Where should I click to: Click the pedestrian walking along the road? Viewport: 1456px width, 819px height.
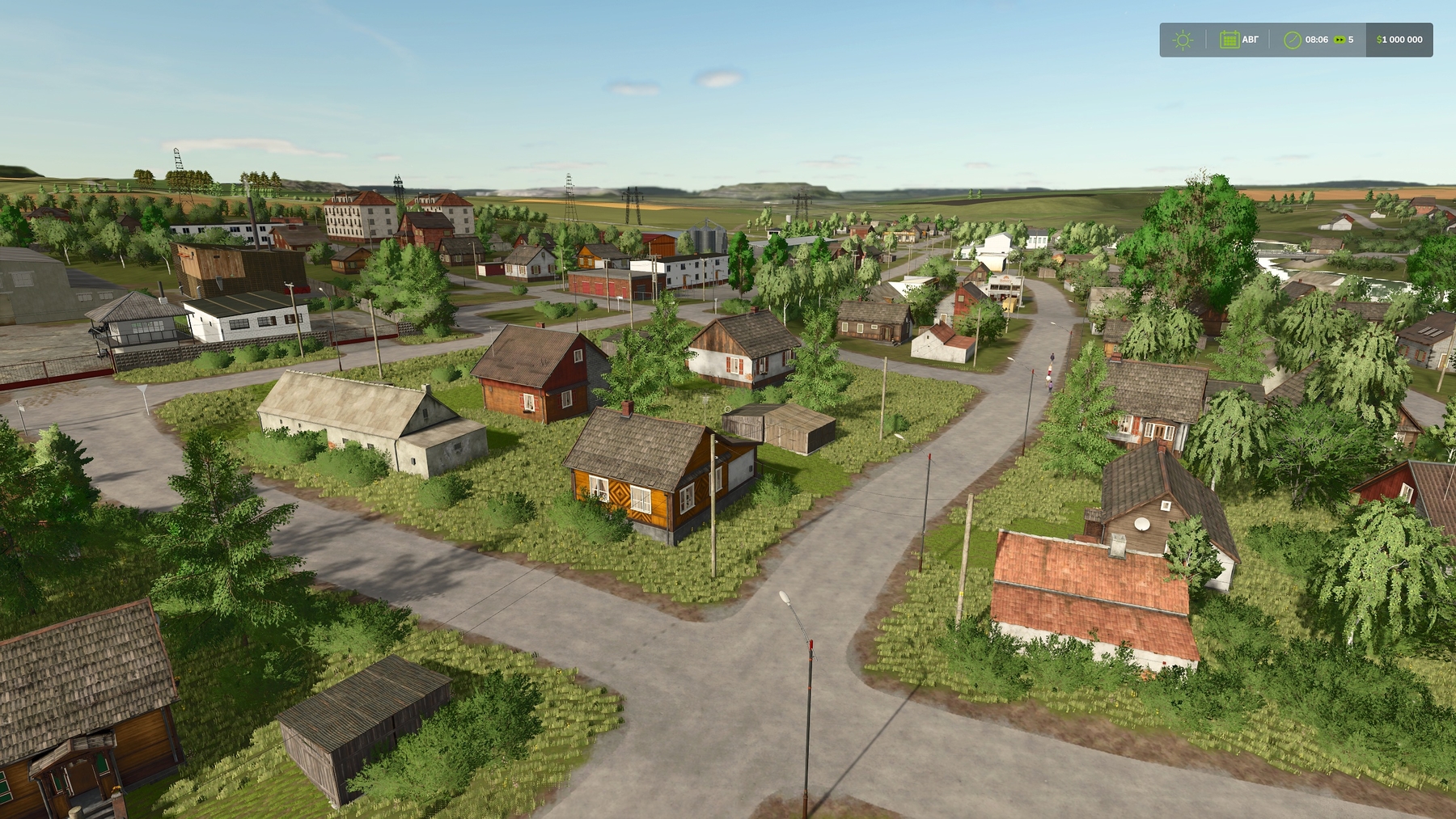click(1052, 358)
